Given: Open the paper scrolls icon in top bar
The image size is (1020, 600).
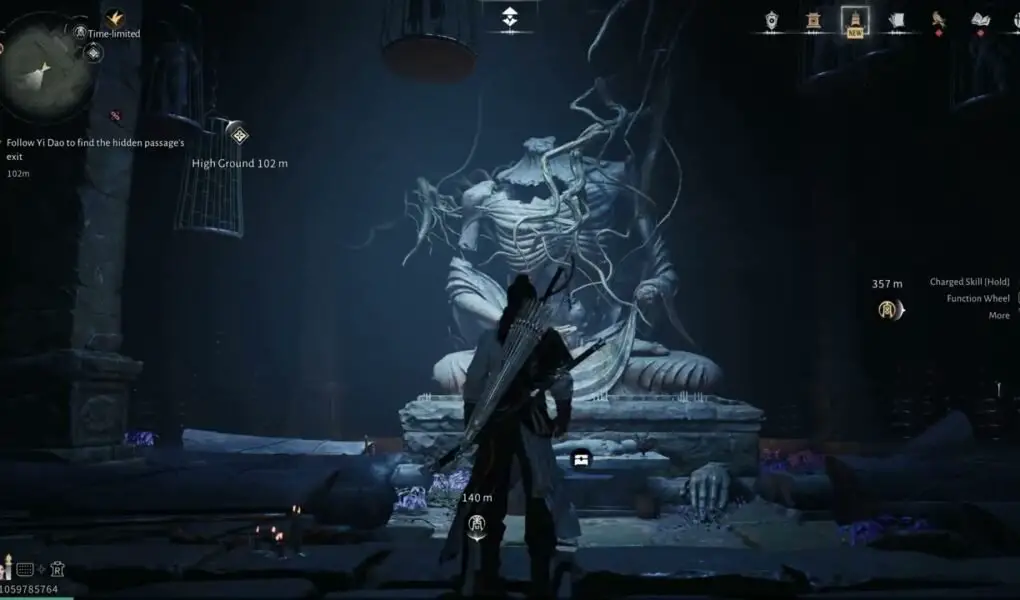Looking at the screenshot, I should click(896, 20).
